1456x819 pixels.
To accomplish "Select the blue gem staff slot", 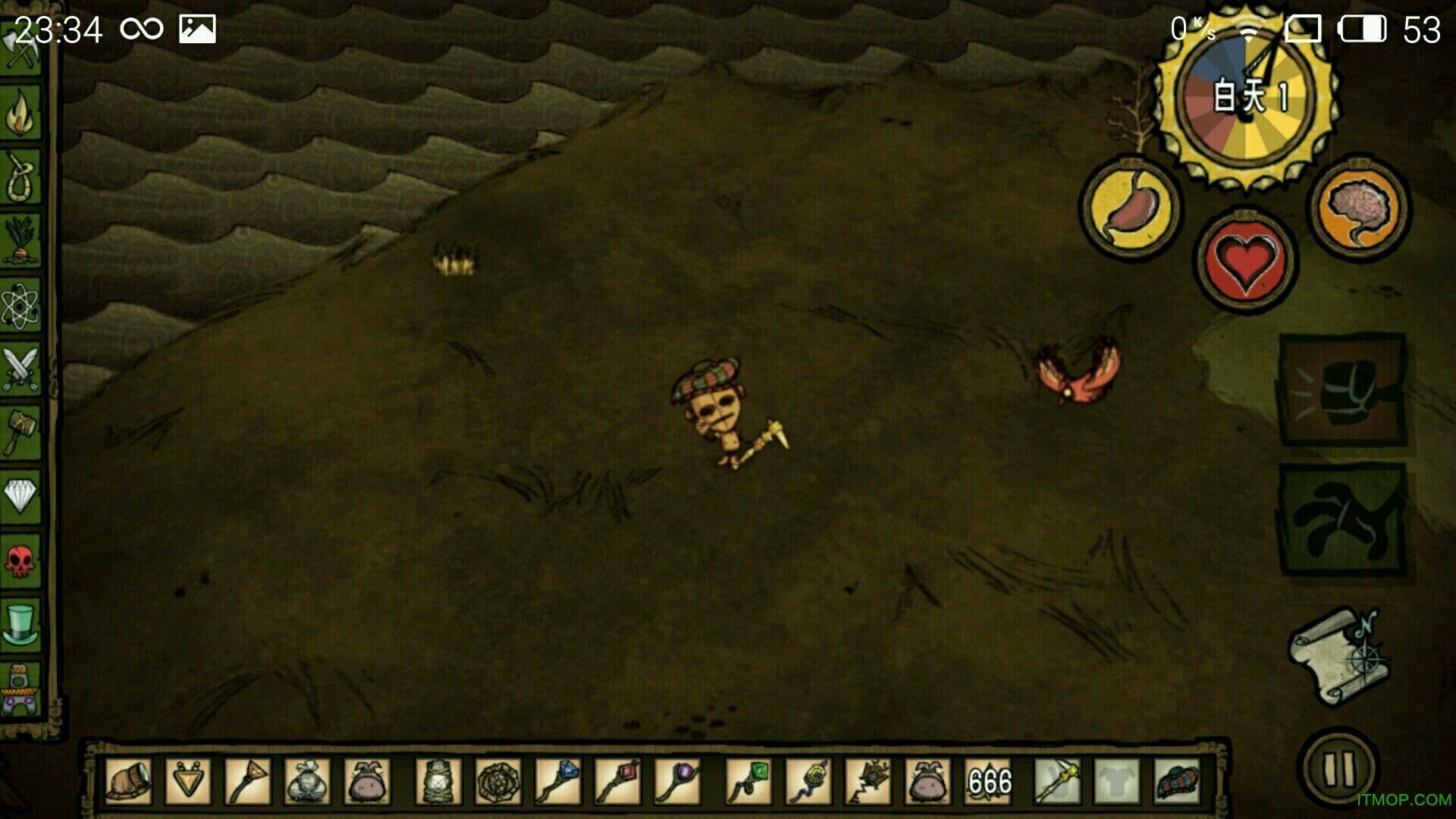I will [x=558, y=781].
